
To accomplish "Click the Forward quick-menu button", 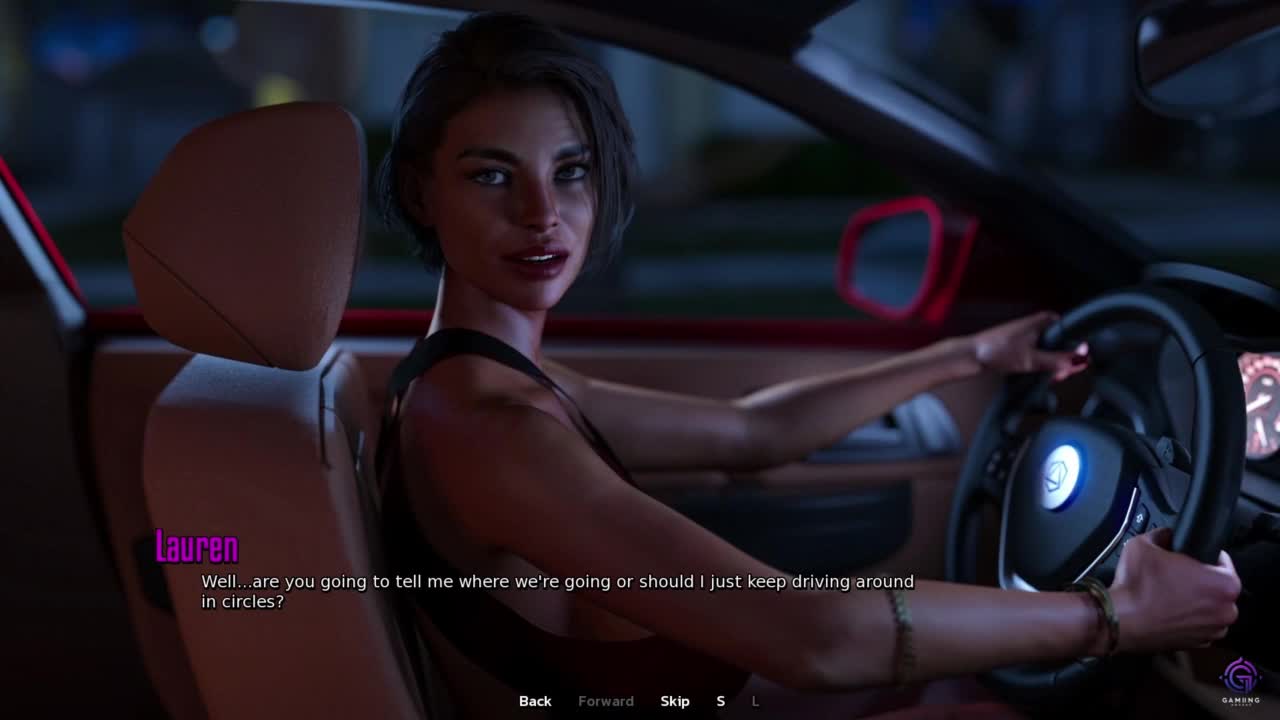I will (605, 701).
